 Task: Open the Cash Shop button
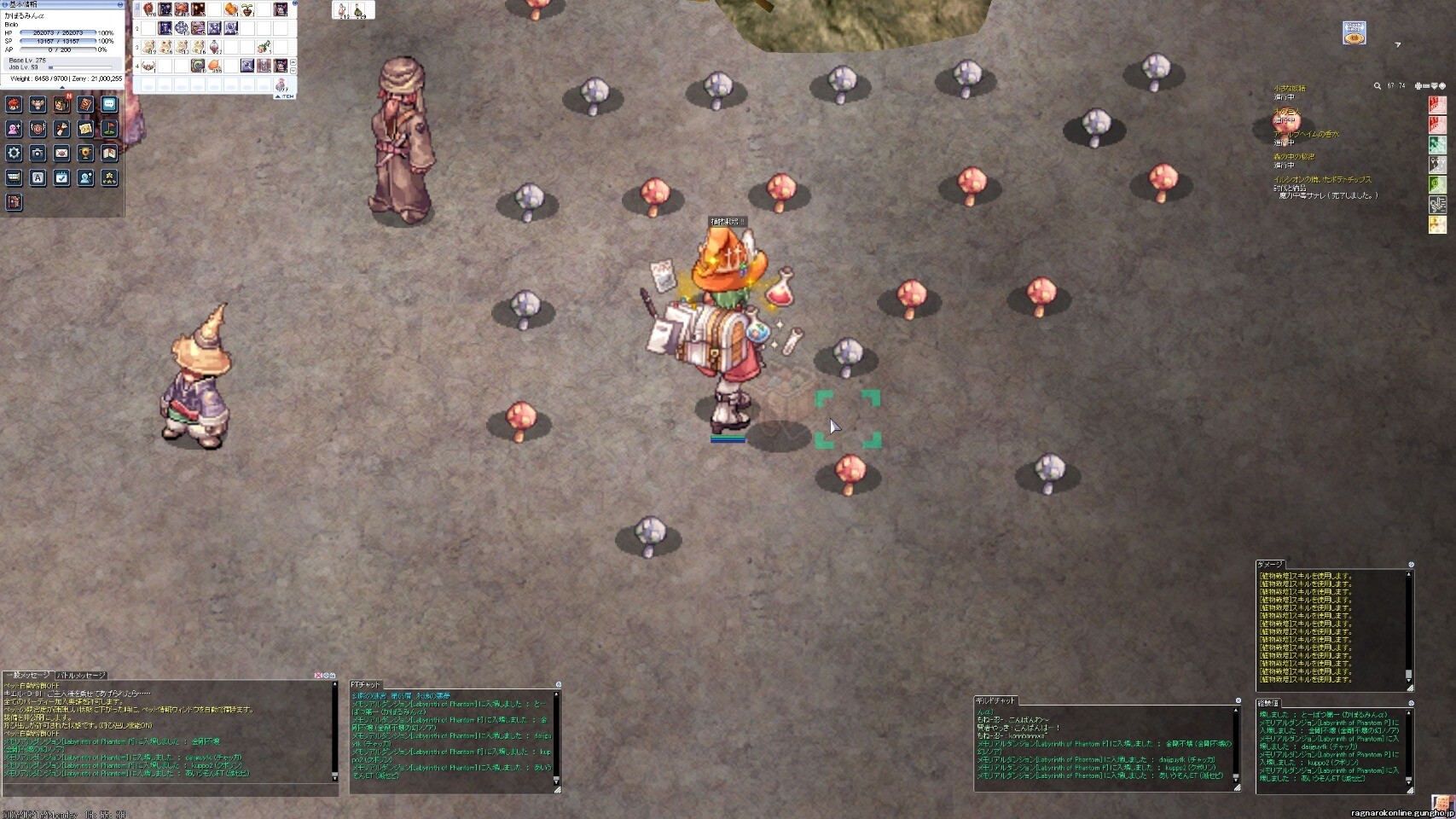(x=1354, y=33)
